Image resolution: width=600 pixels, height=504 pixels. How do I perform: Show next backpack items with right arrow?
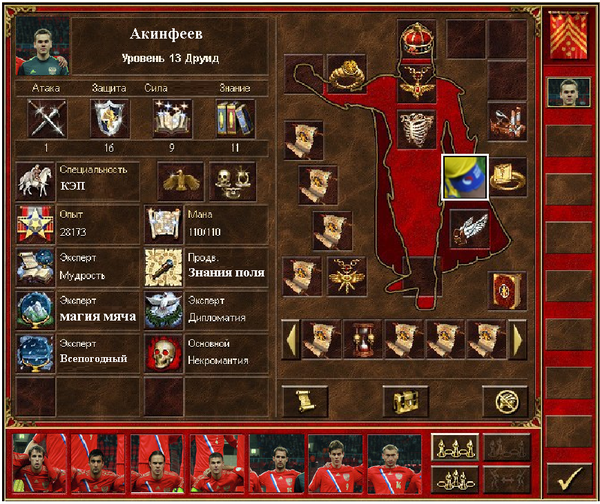(519, 339)
